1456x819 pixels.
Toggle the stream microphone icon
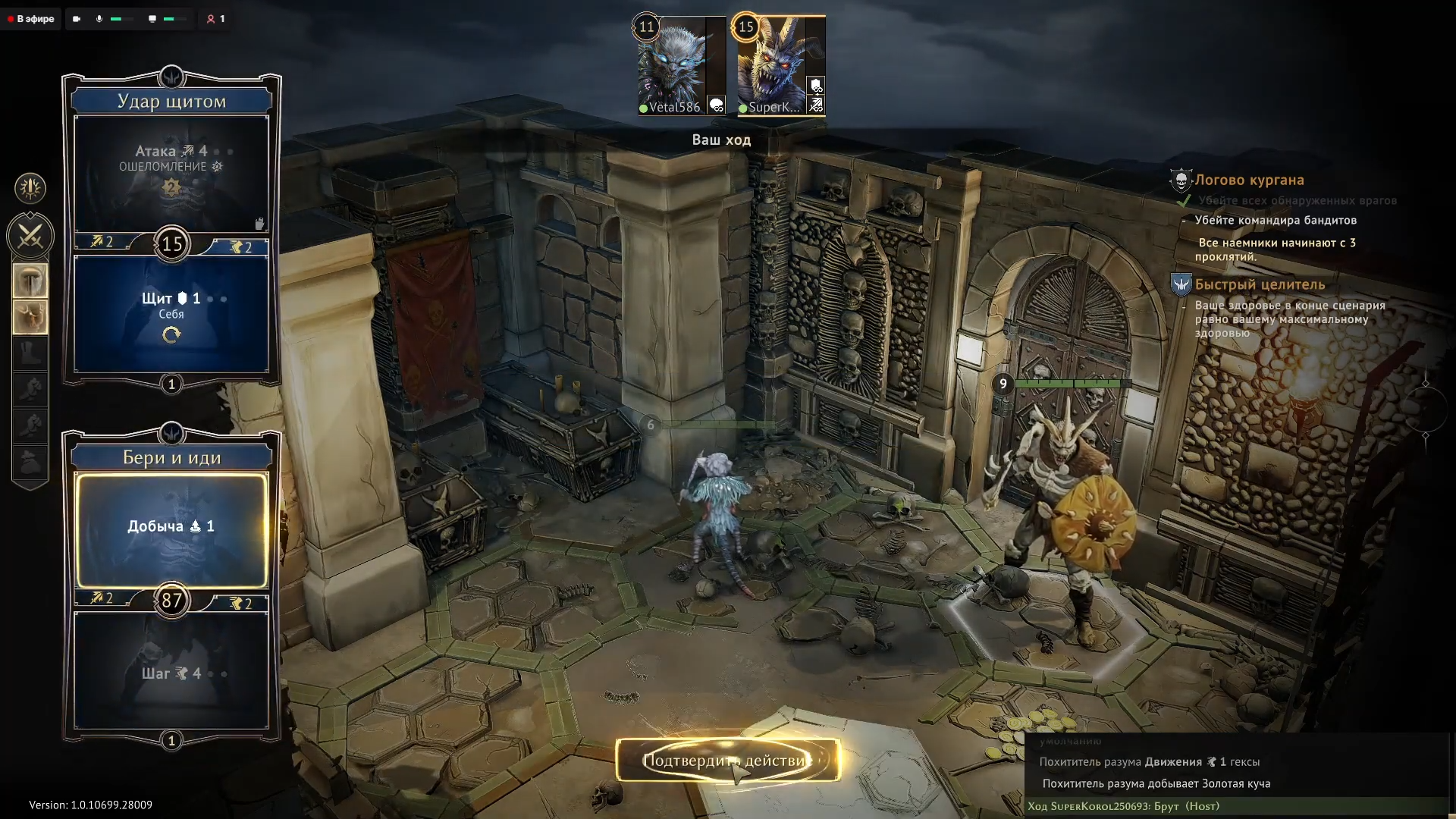tap(99, 19)
